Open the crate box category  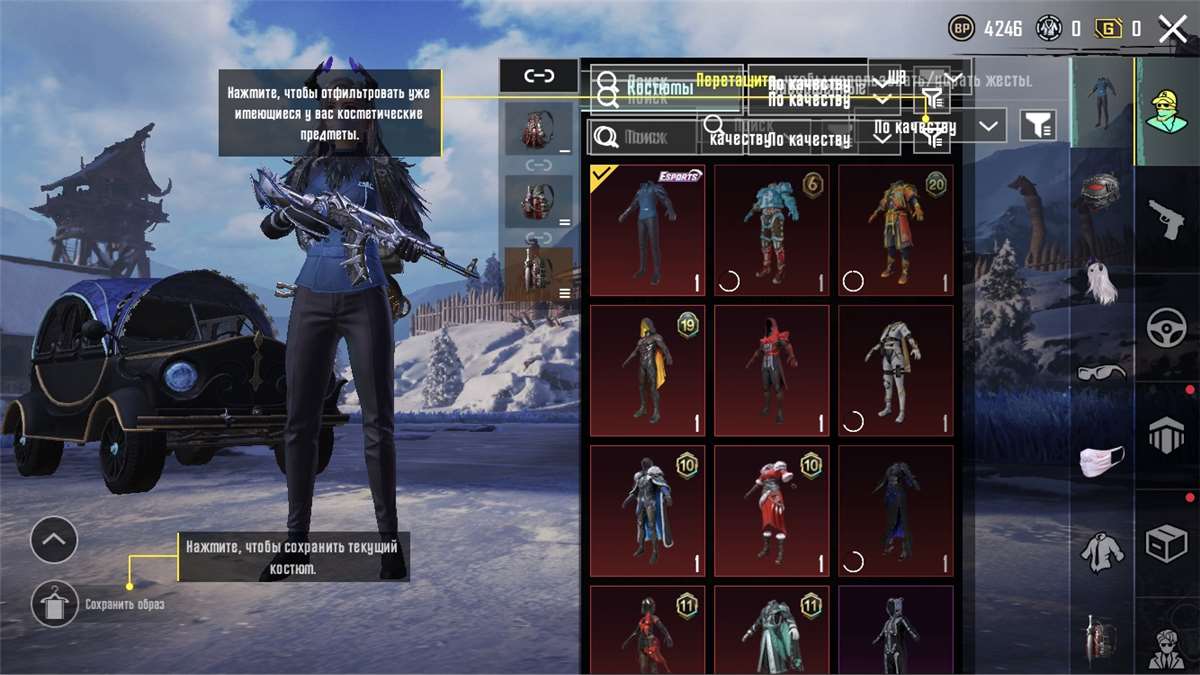[1167, 545]
